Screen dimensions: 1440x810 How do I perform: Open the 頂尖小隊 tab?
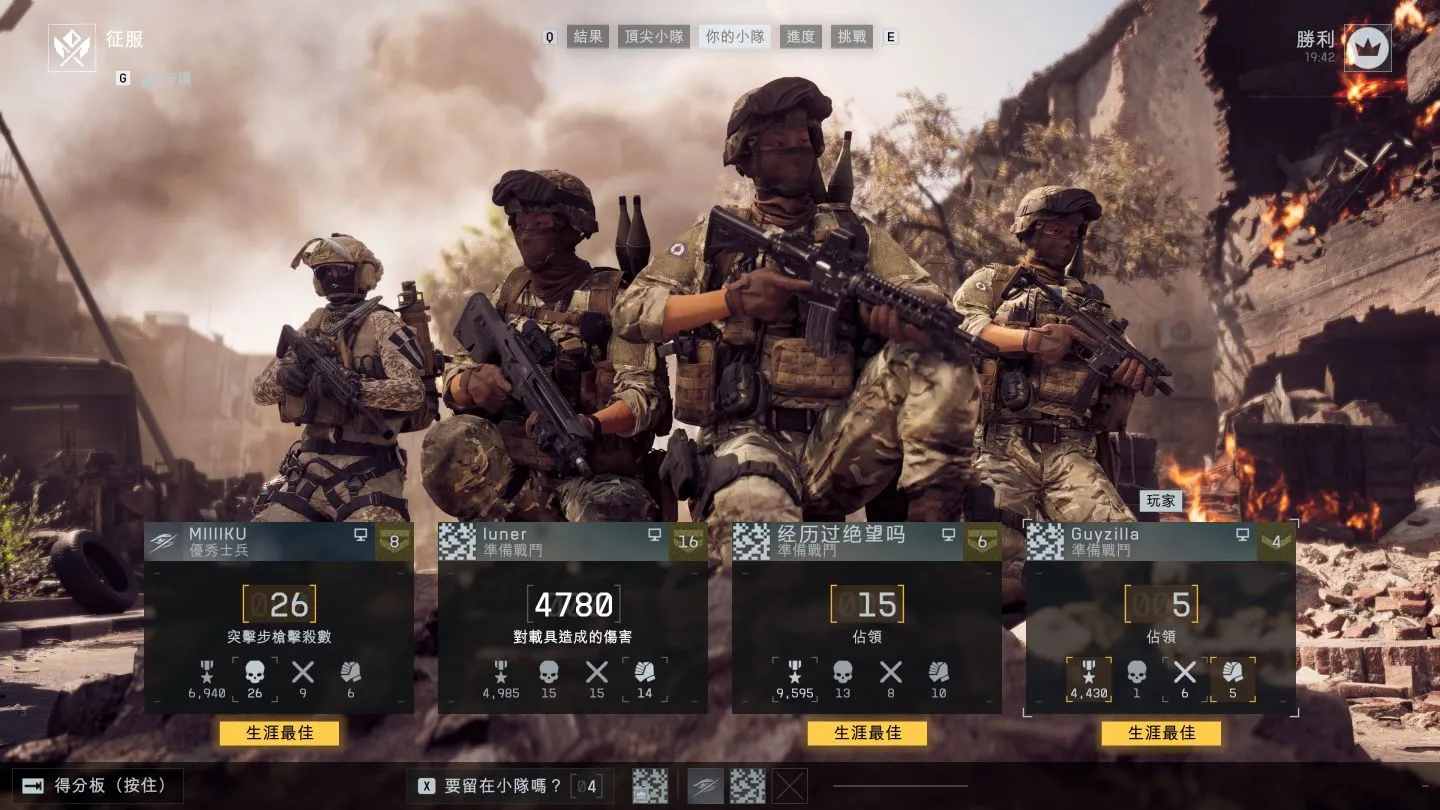pos(655,37)
